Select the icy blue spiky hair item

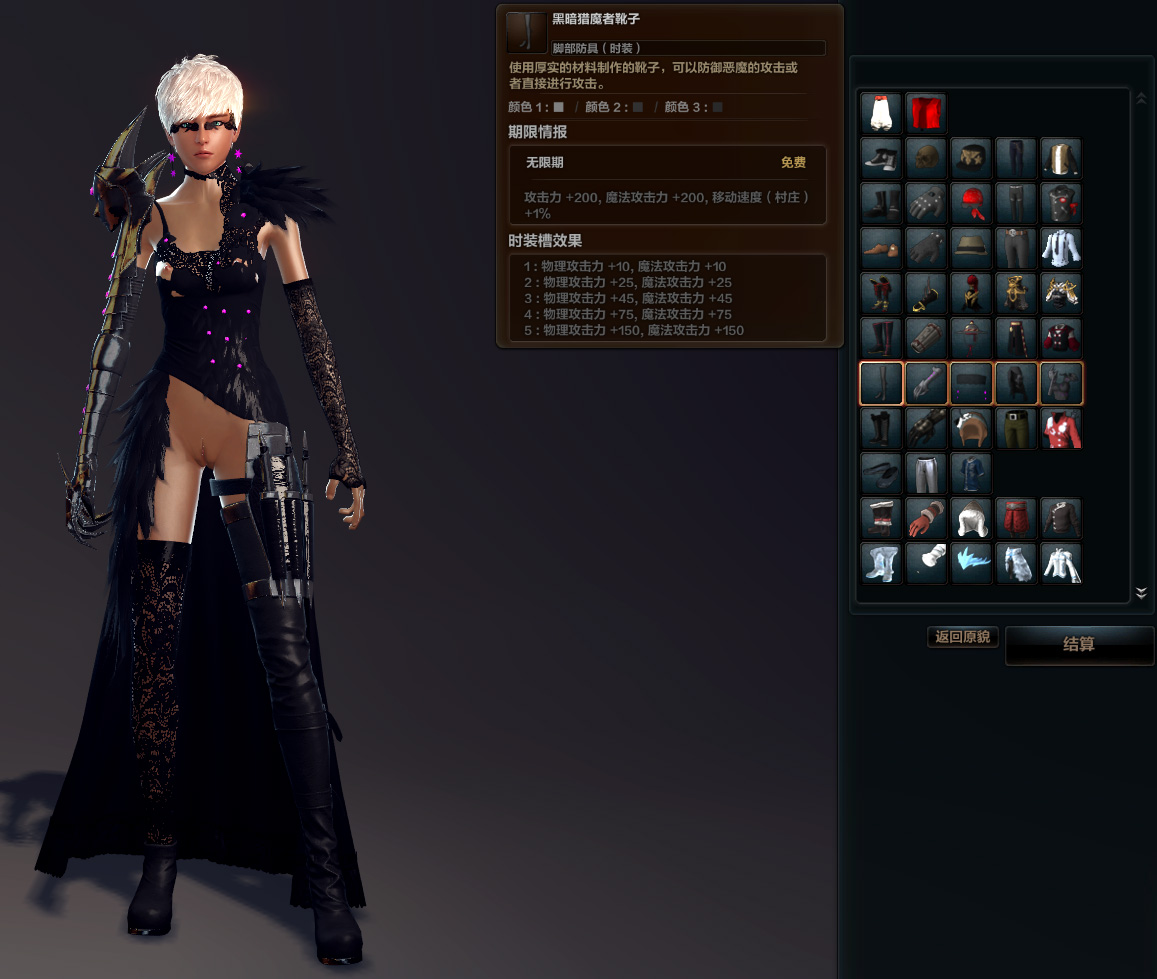[x=971, y=564]
